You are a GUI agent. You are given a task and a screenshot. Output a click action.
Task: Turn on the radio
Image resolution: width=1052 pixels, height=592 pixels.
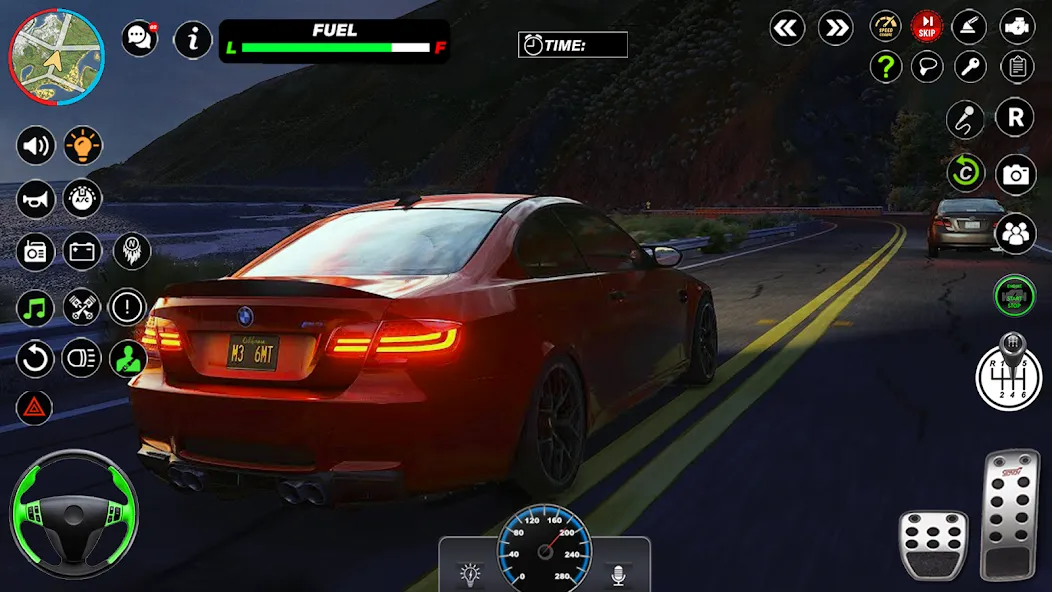click(x=36, y=251)
